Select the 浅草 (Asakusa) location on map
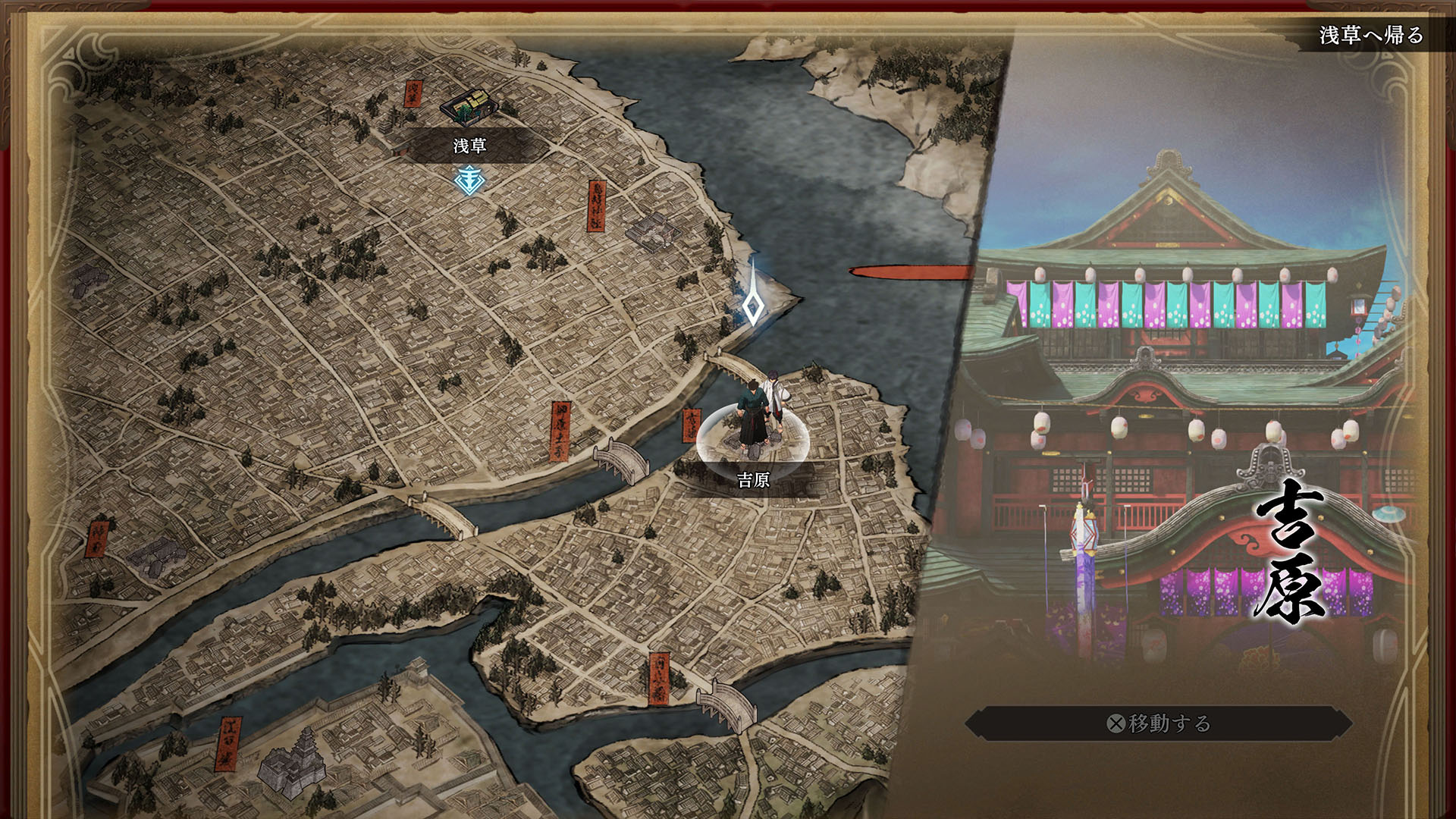 pos(470,145)
